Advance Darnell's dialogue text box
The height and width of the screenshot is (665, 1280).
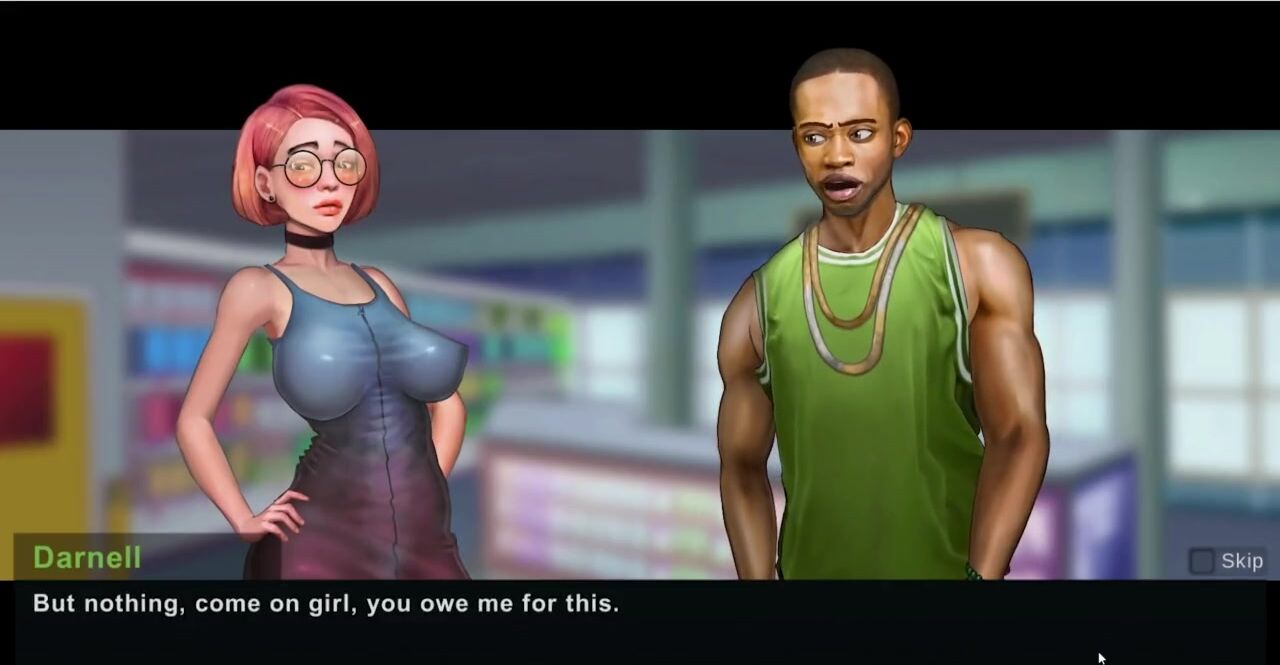[x=640, y=622]
